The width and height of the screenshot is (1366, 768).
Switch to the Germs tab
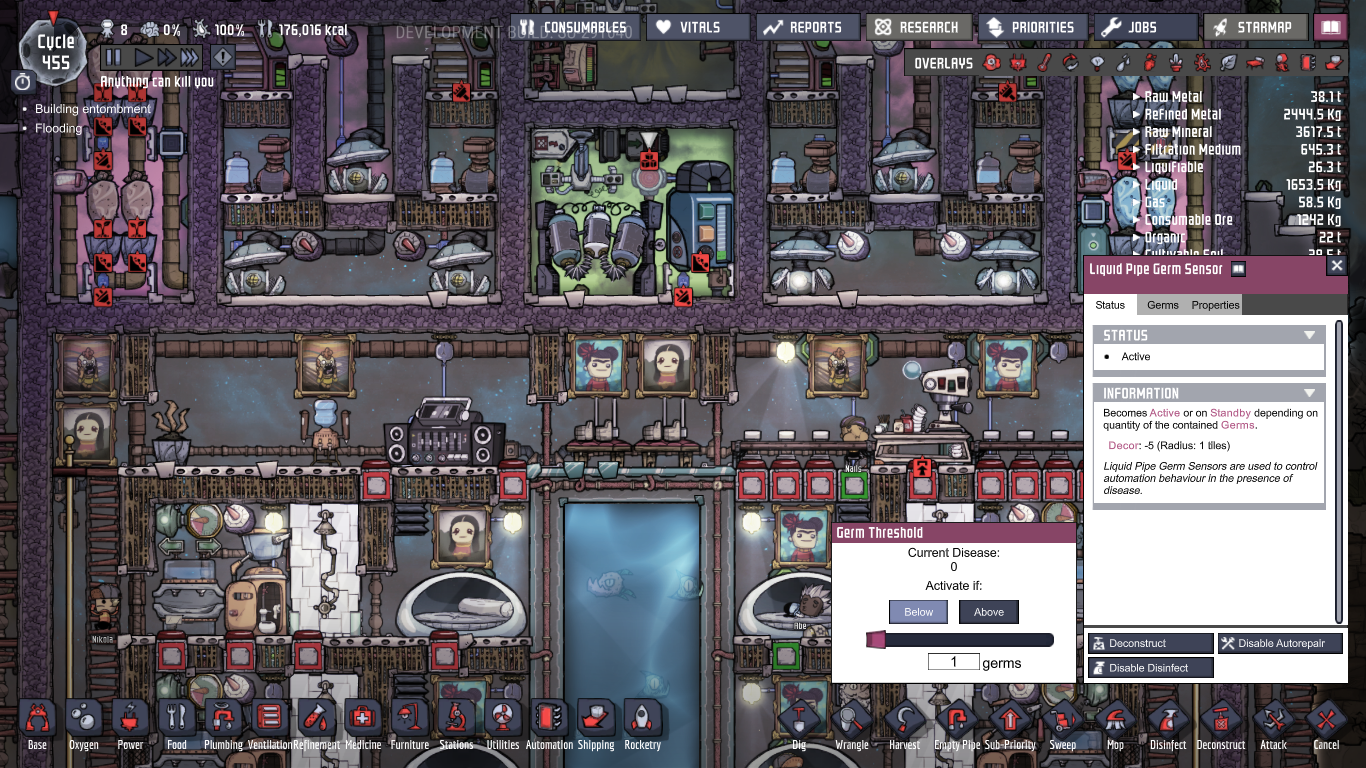pyautogui.click(x=1162, y=305)
